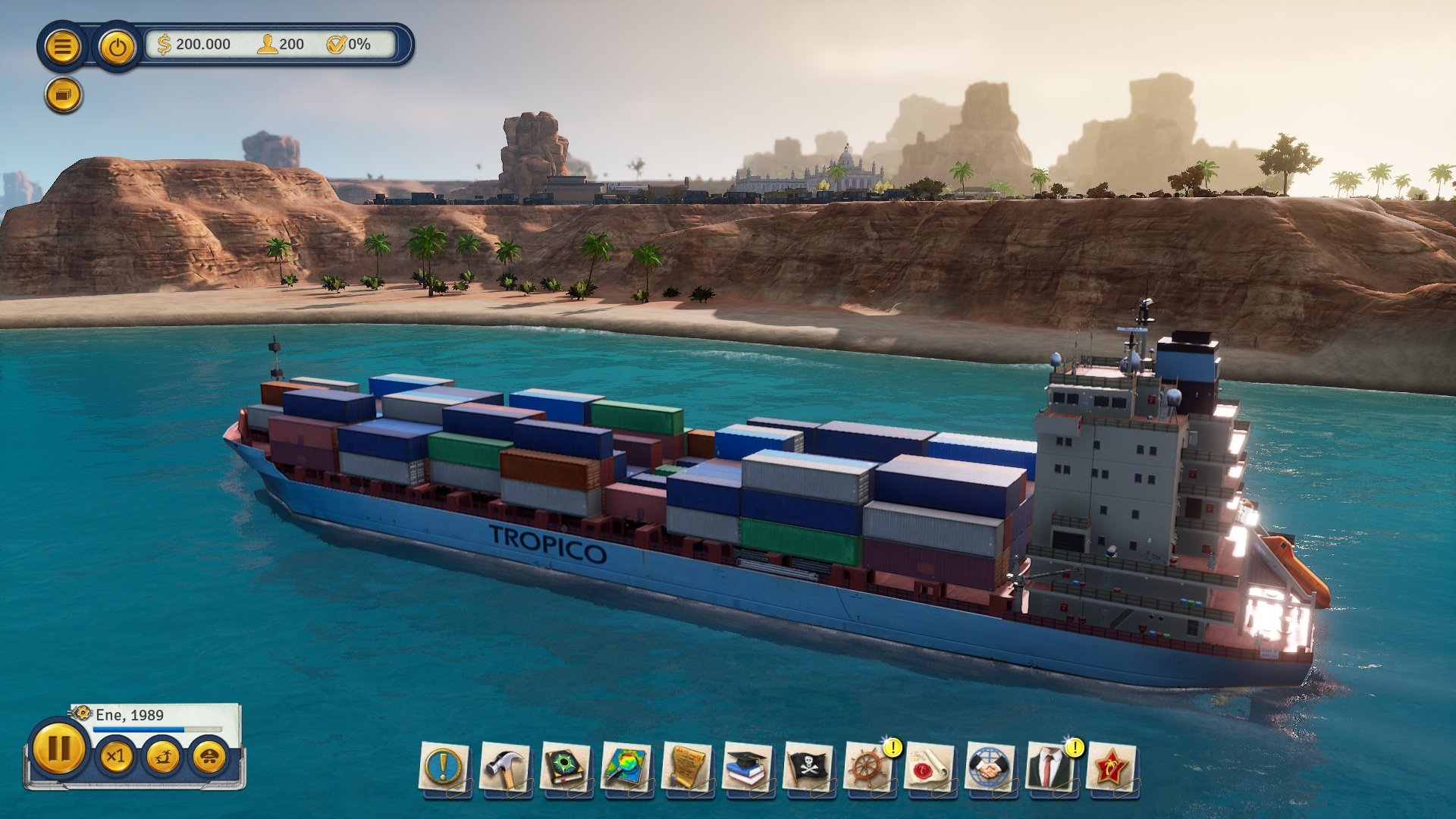Open the main menu hamburger button
Screen dimensions: 1456x819
(64, 47)
